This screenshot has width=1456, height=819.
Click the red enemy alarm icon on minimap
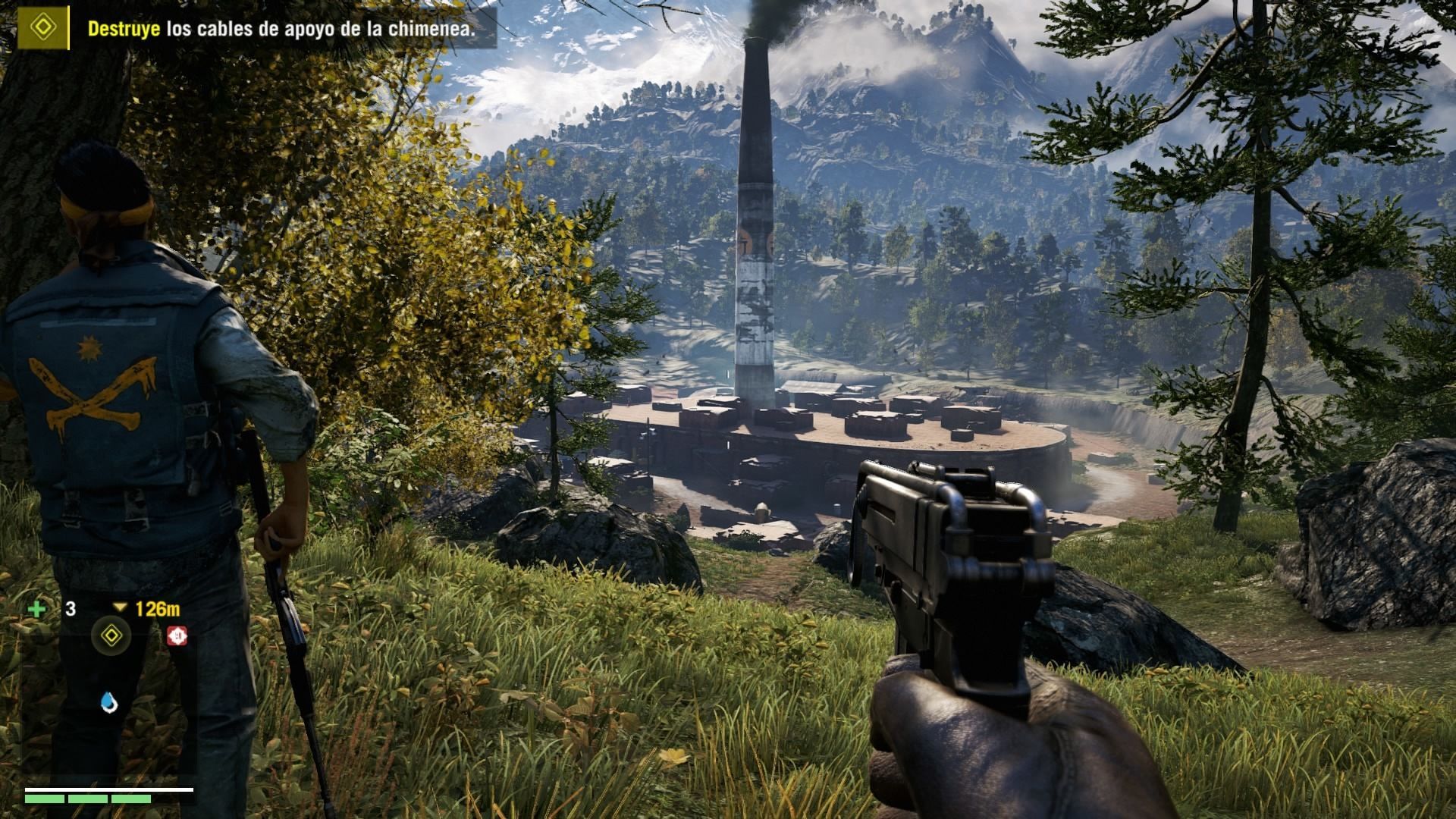177,635
